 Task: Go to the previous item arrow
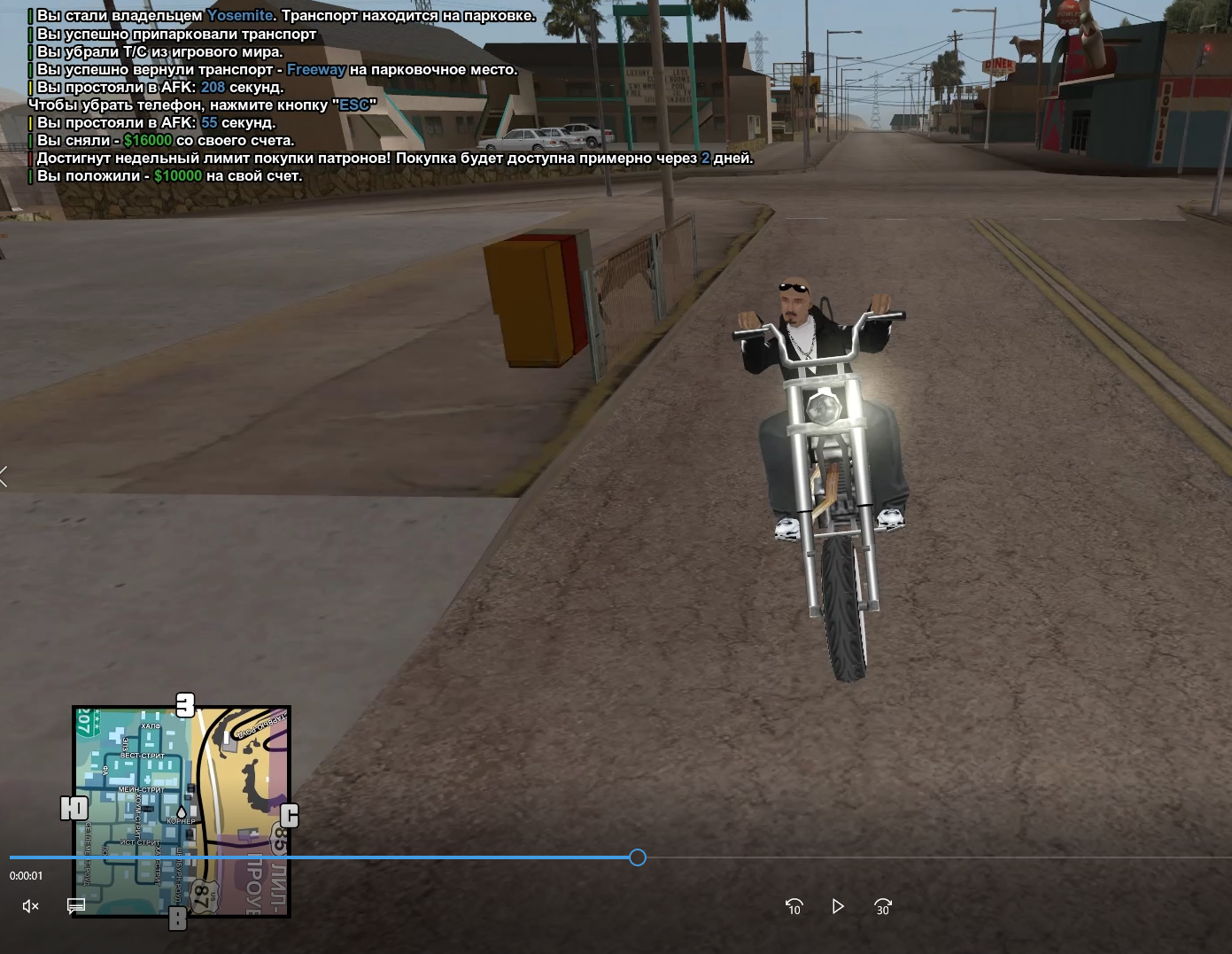(x=4, y=477)
